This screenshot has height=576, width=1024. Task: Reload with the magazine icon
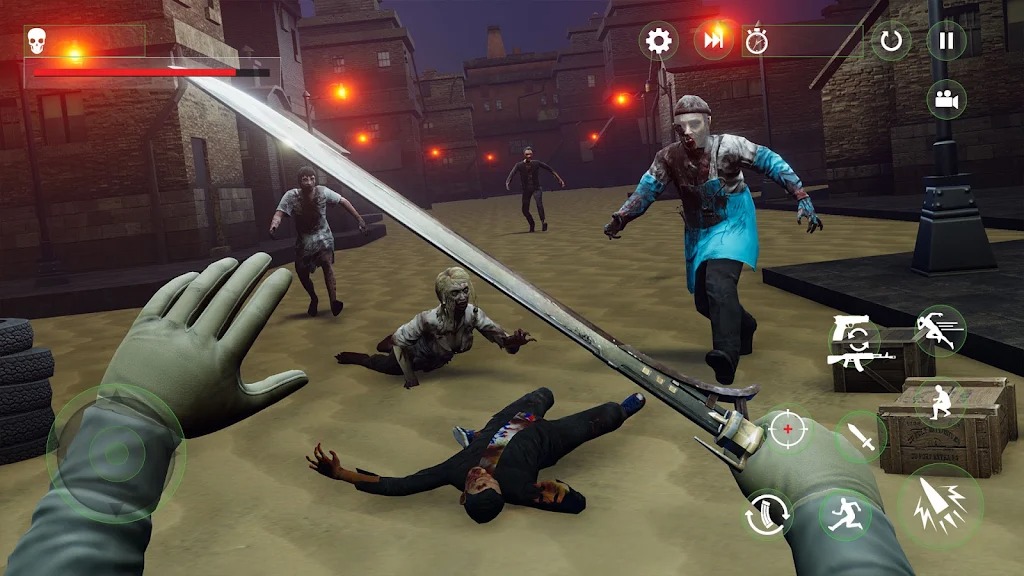coord(767,515)
